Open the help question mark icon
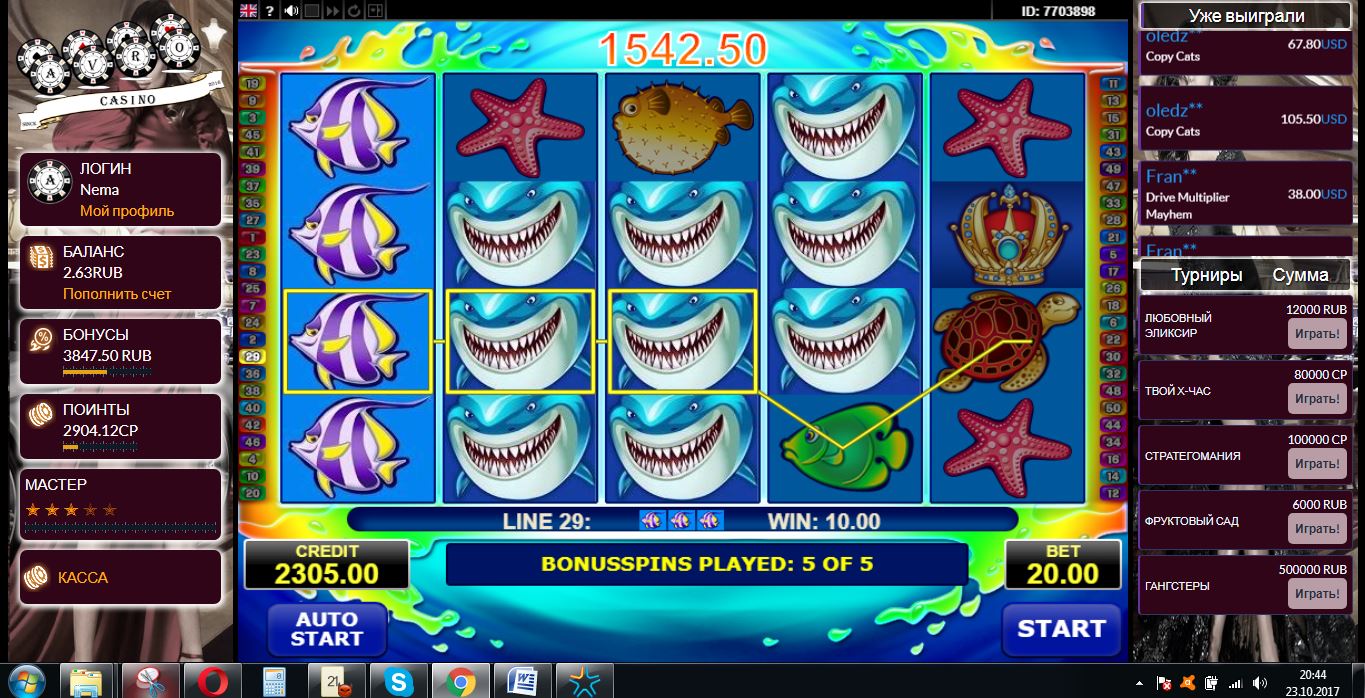 pyautogui.click(x=270, y=11)
